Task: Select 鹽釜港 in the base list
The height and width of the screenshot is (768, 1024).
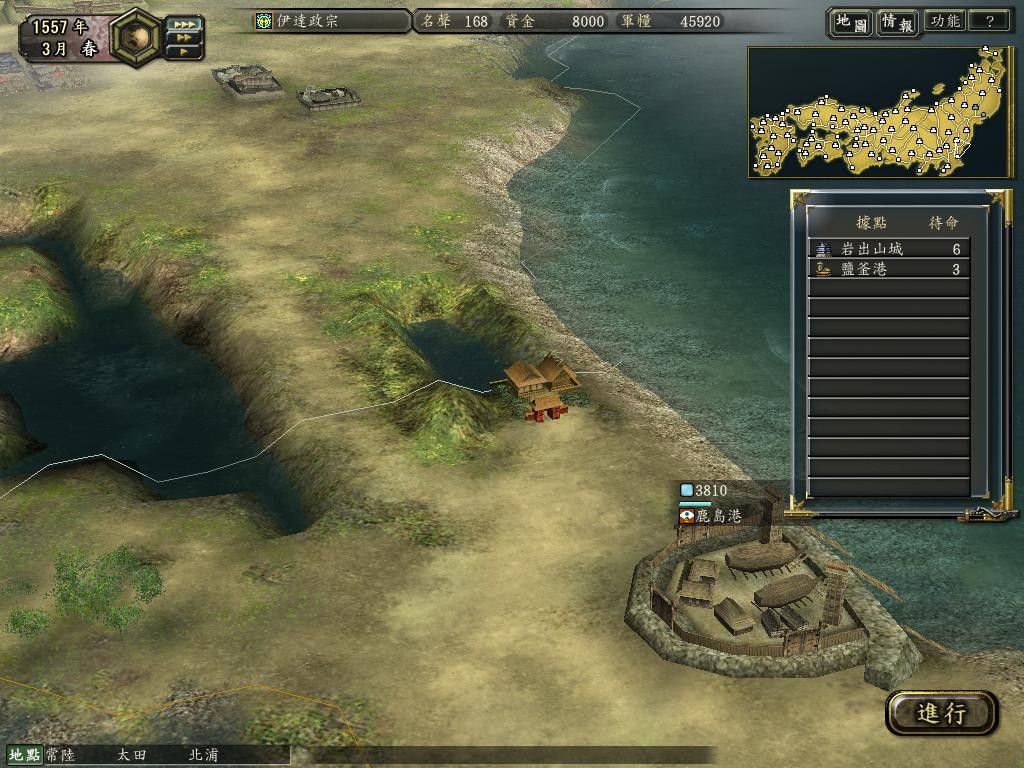Action: tap(888, 269)
